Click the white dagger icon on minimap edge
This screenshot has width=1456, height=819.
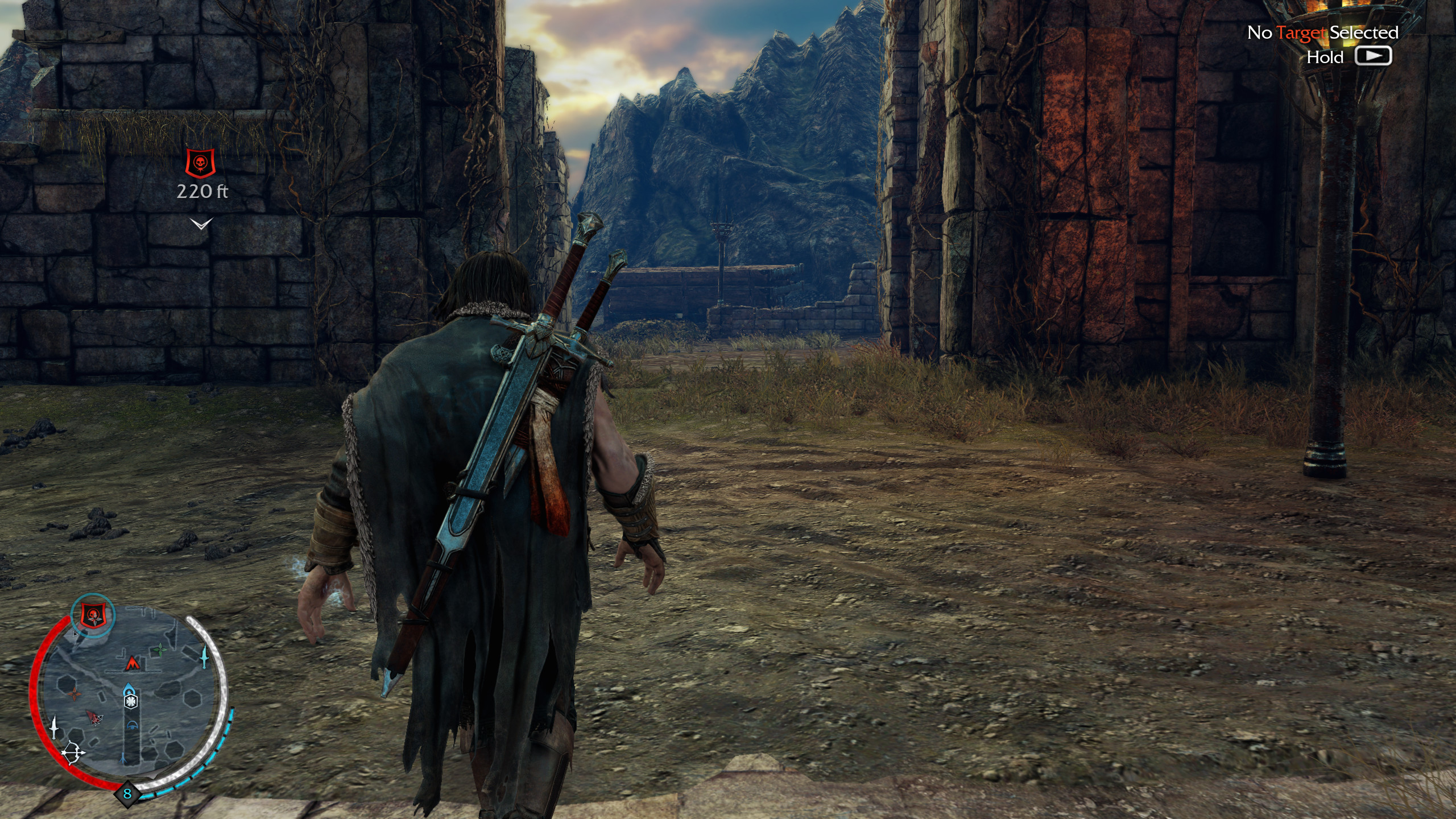point(54,727)
